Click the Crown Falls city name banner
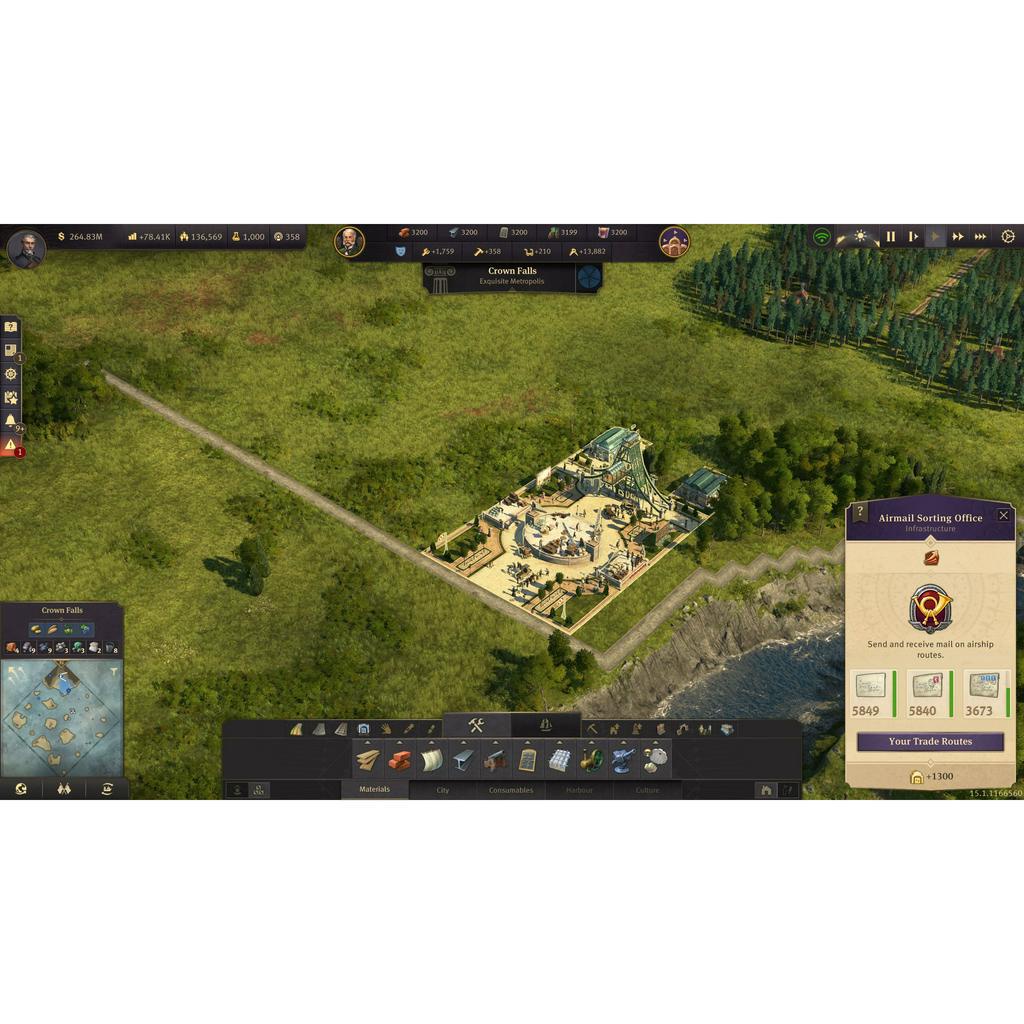The image size is (1024, 1024). tap(512, 276)
